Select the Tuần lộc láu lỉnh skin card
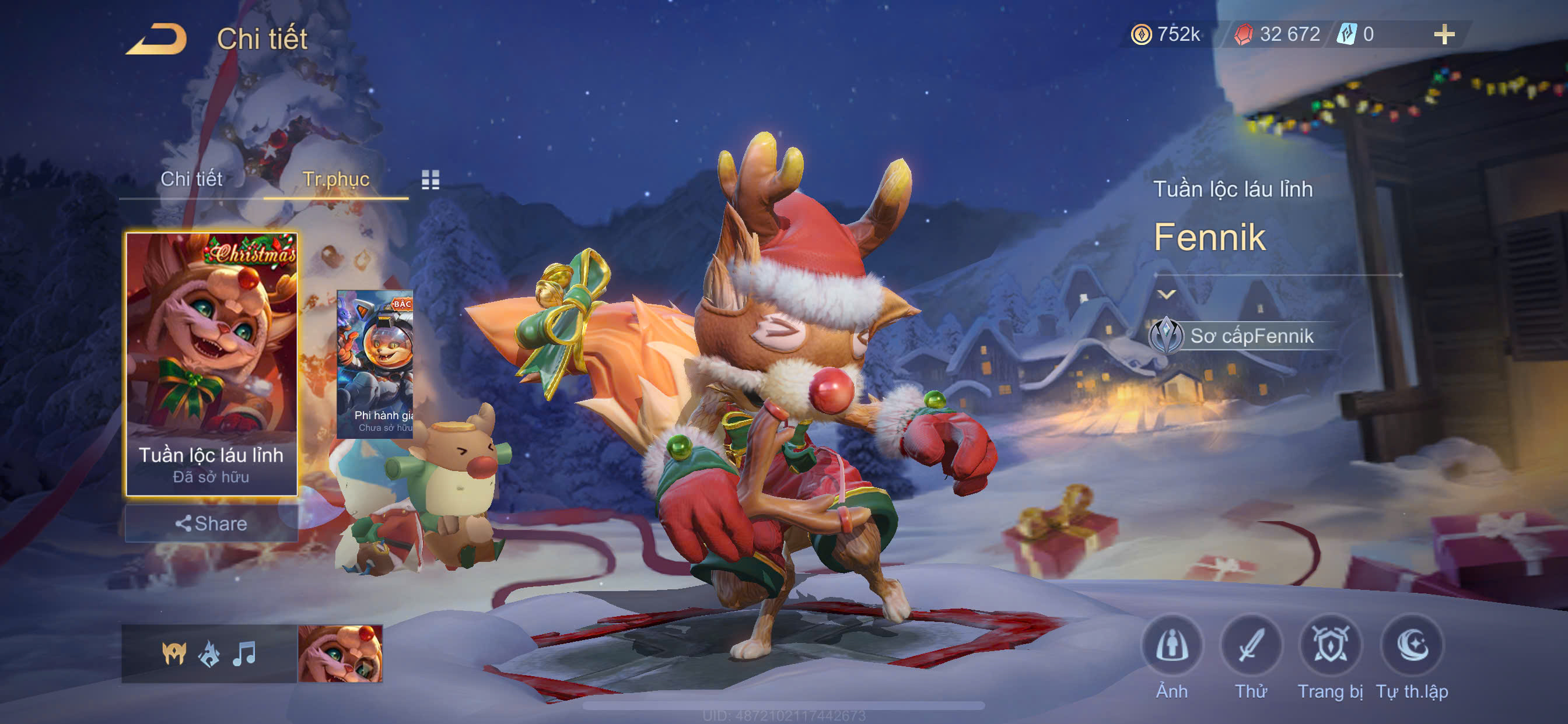 211,363
